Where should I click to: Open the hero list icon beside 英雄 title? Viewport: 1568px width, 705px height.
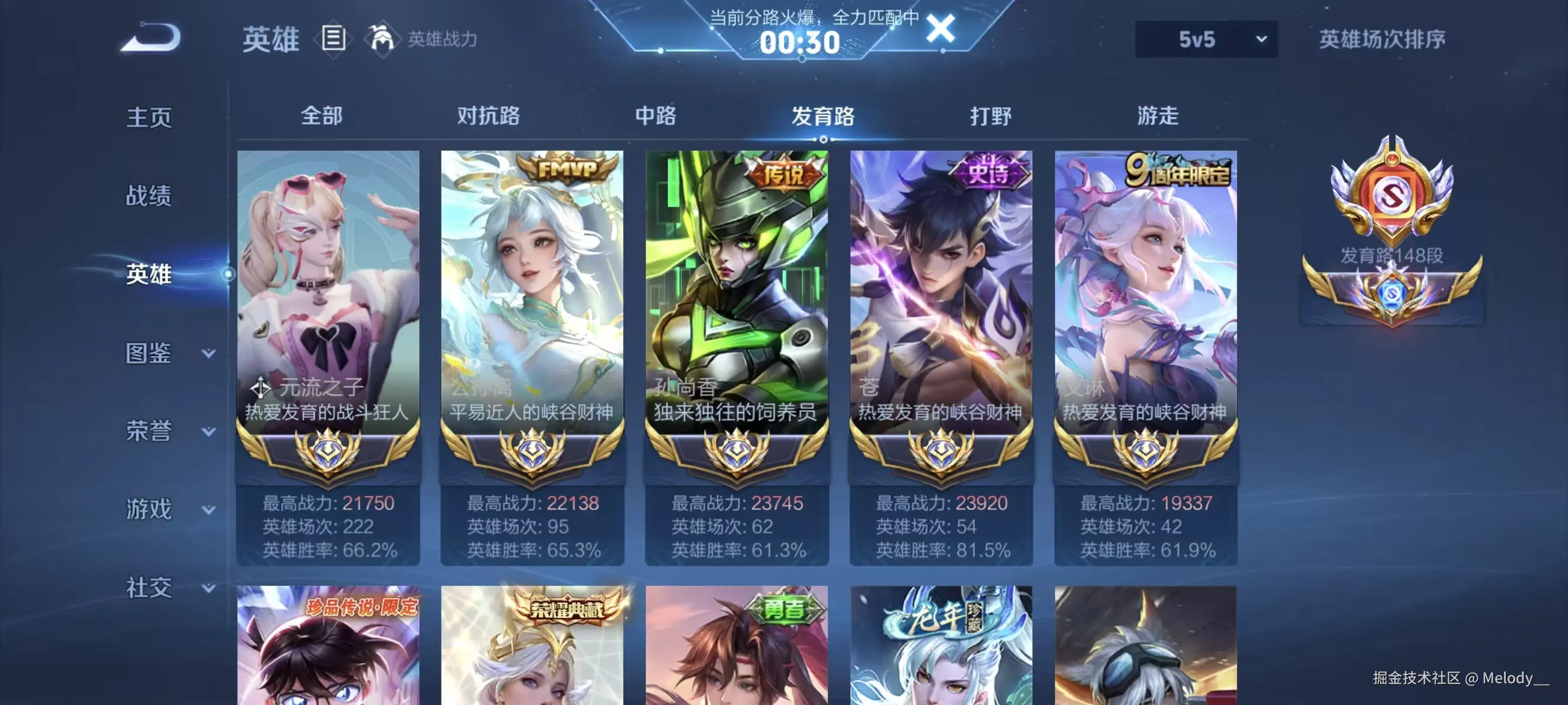(x=332, y=38)
